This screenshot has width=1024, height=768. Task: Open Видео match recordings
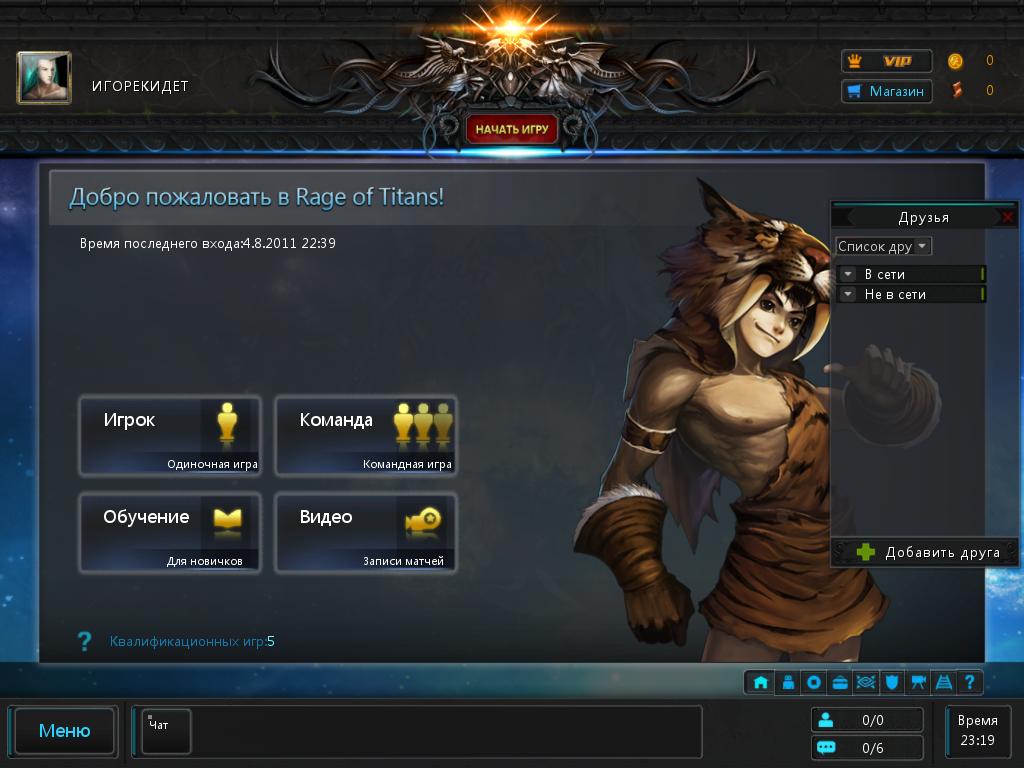pyautogui.click(x=365, y=532)
